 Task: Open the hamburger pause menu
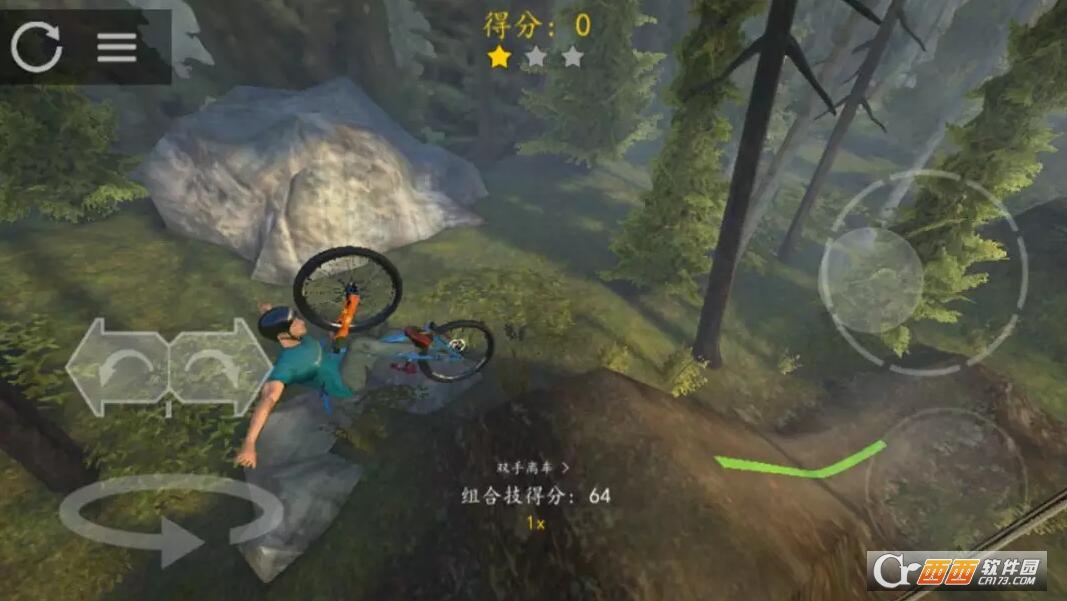click(x=117, y=47)
